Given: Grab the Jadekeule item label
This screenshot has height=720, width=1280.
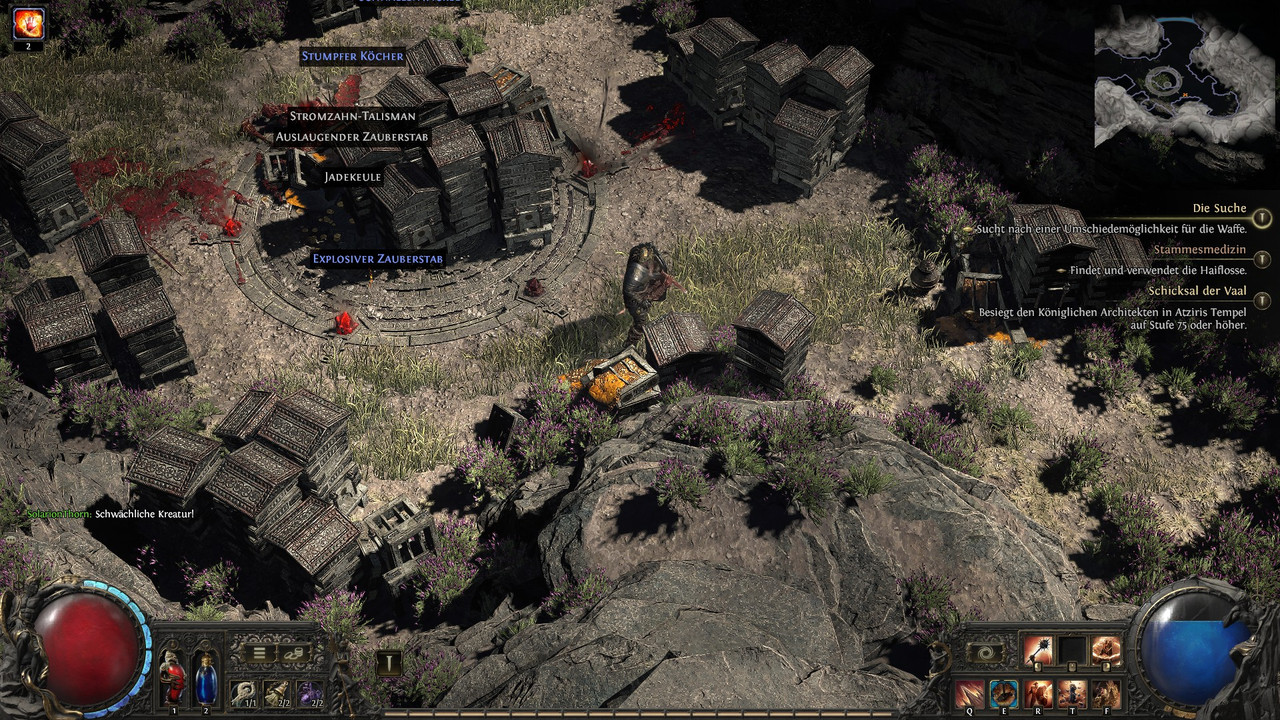Looking at the screenshot, I should click(353, 177).
